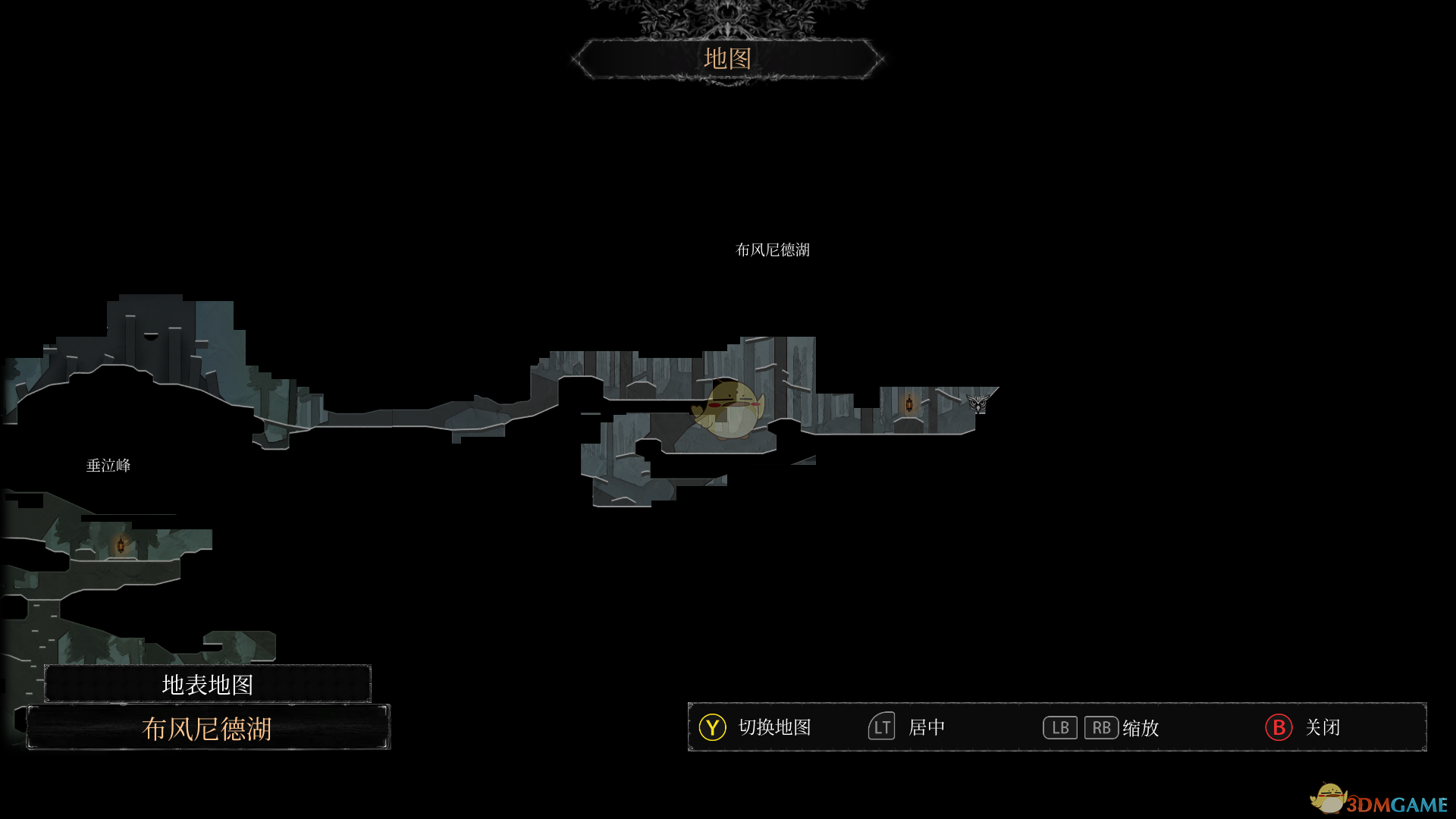Image resolution: width=1456 pixels, height=819 pixels.
Task: Select the lantern marker below 垂泣峰
Action: point(121,544)
